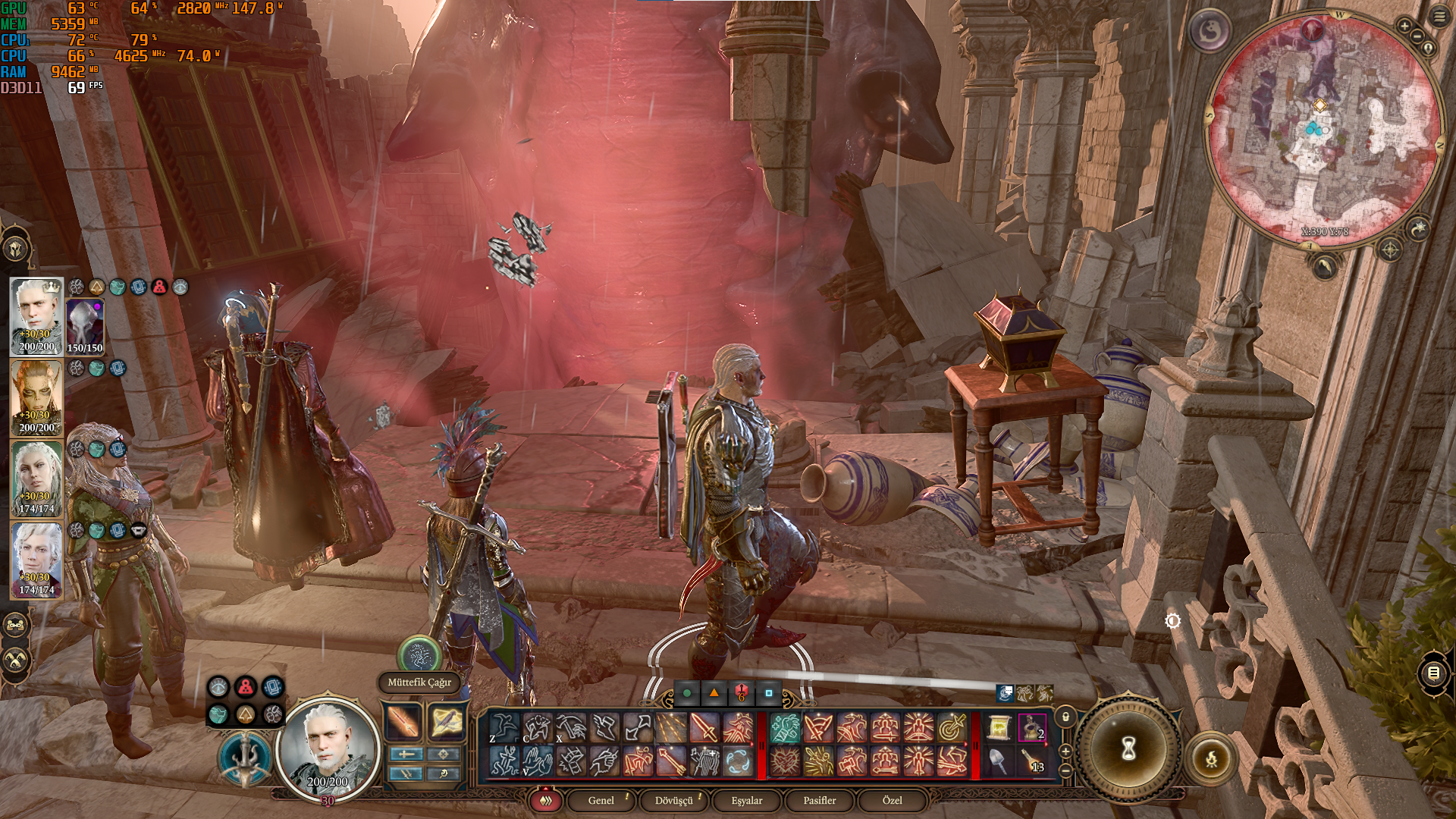Screen dimensions: 1456x819
Task: Activate the sword attack ability icon
Action: [x=704, y=729]
